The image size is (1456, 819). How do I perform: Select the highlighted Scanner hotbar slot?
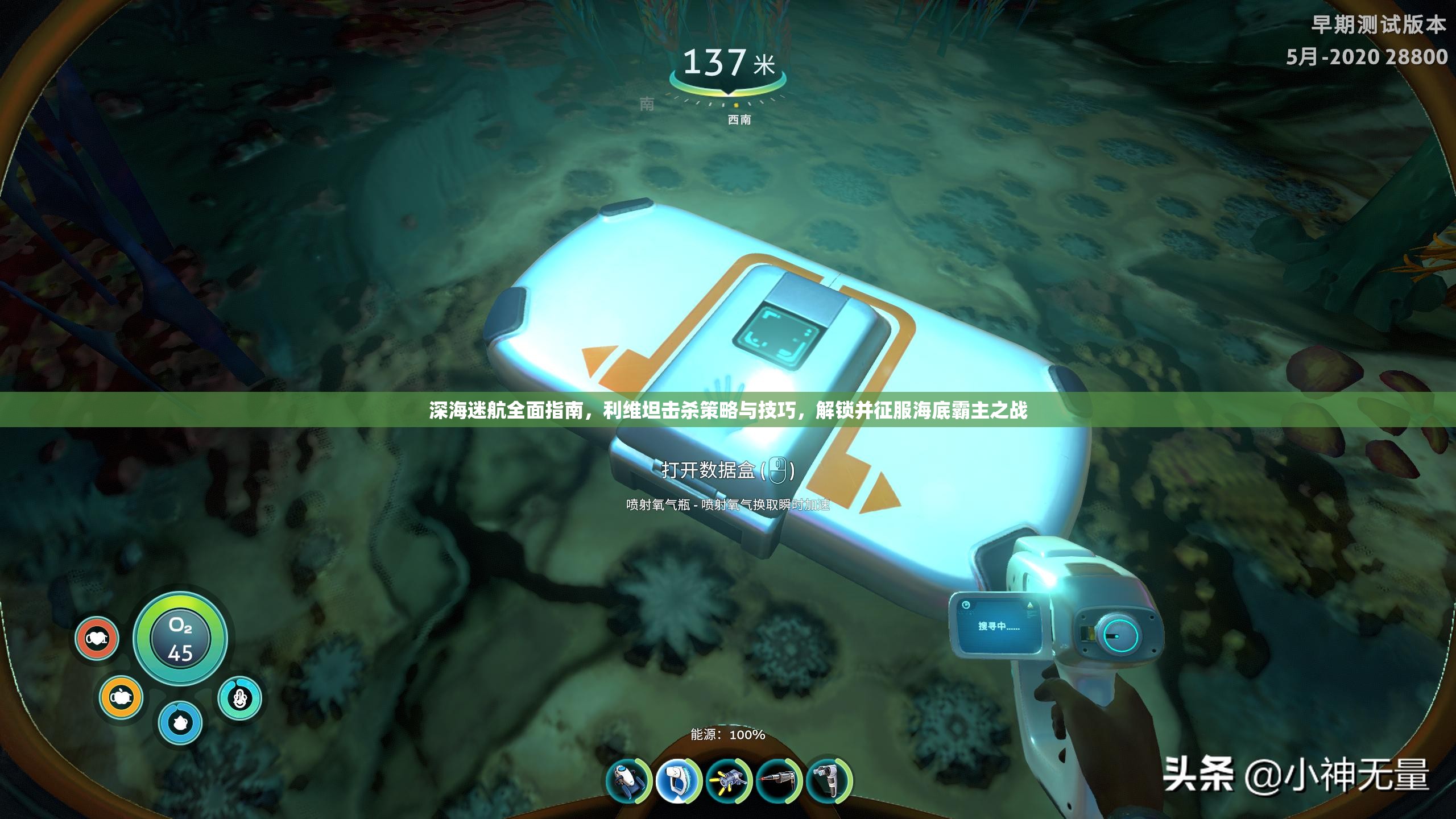click(x=678, y=781)
